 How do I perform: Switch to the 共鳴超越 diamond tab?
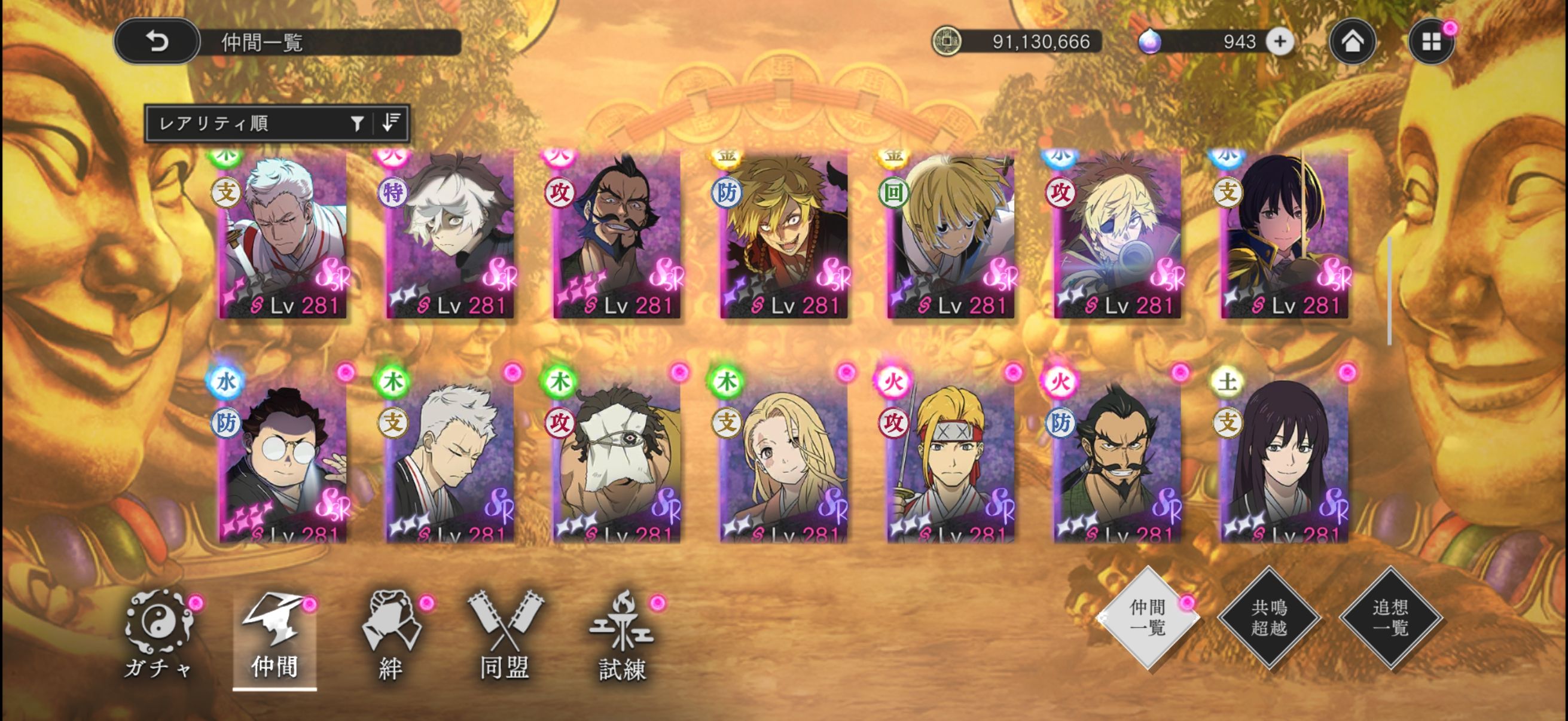pos(1269,618)
